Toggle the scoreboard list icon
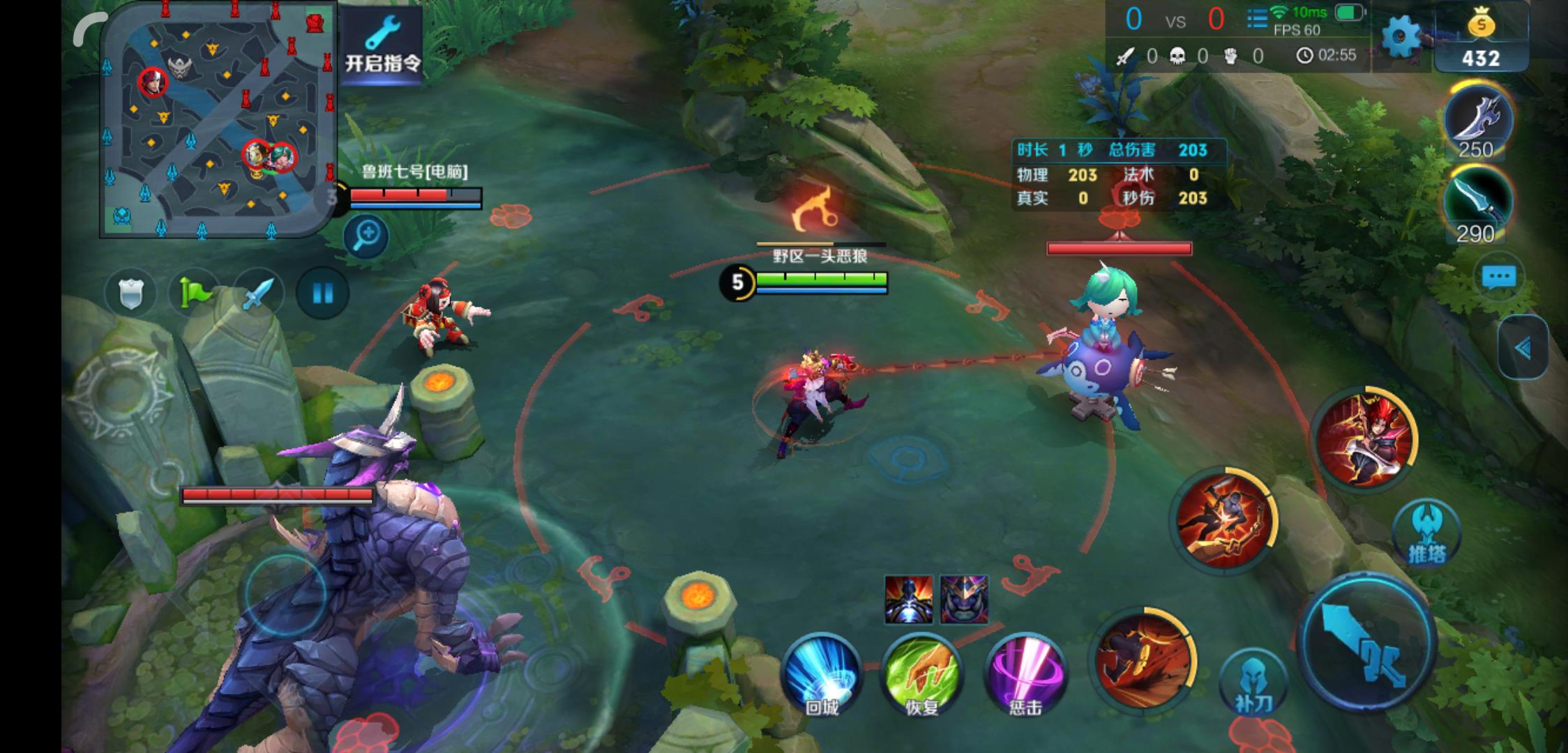Image resolution: width=1568 pixels, height=753 pixels. coord(1257,19)
